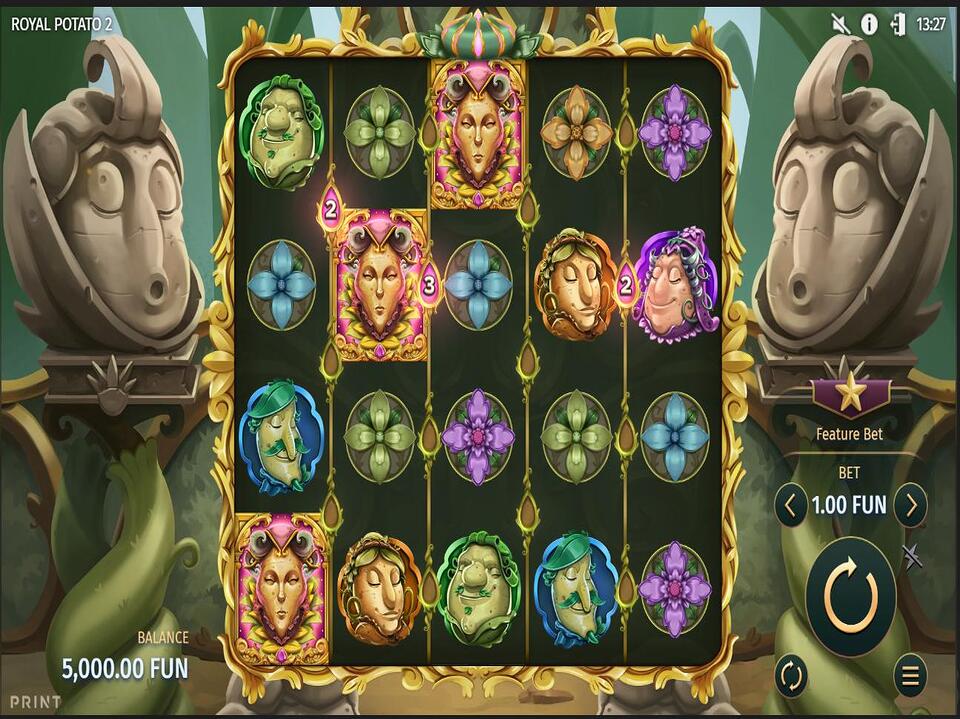Open the hamburger menu
960x719 pixels.
[x=910, y=676]
